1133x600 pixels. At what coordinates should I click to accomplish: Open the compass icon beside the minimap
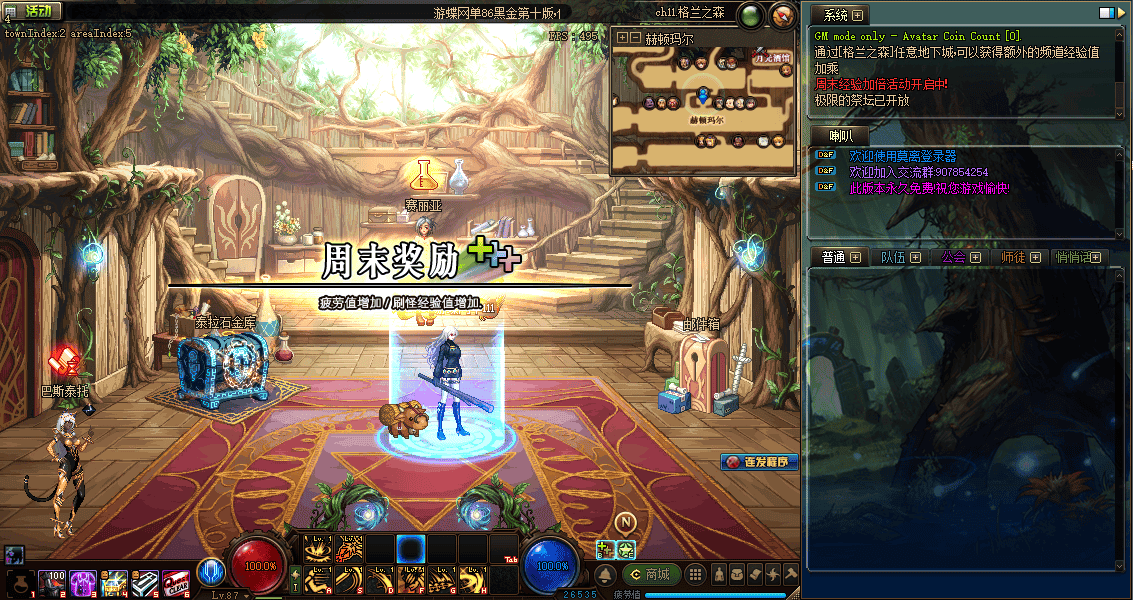pyautogui.click(x=782, y=15)
